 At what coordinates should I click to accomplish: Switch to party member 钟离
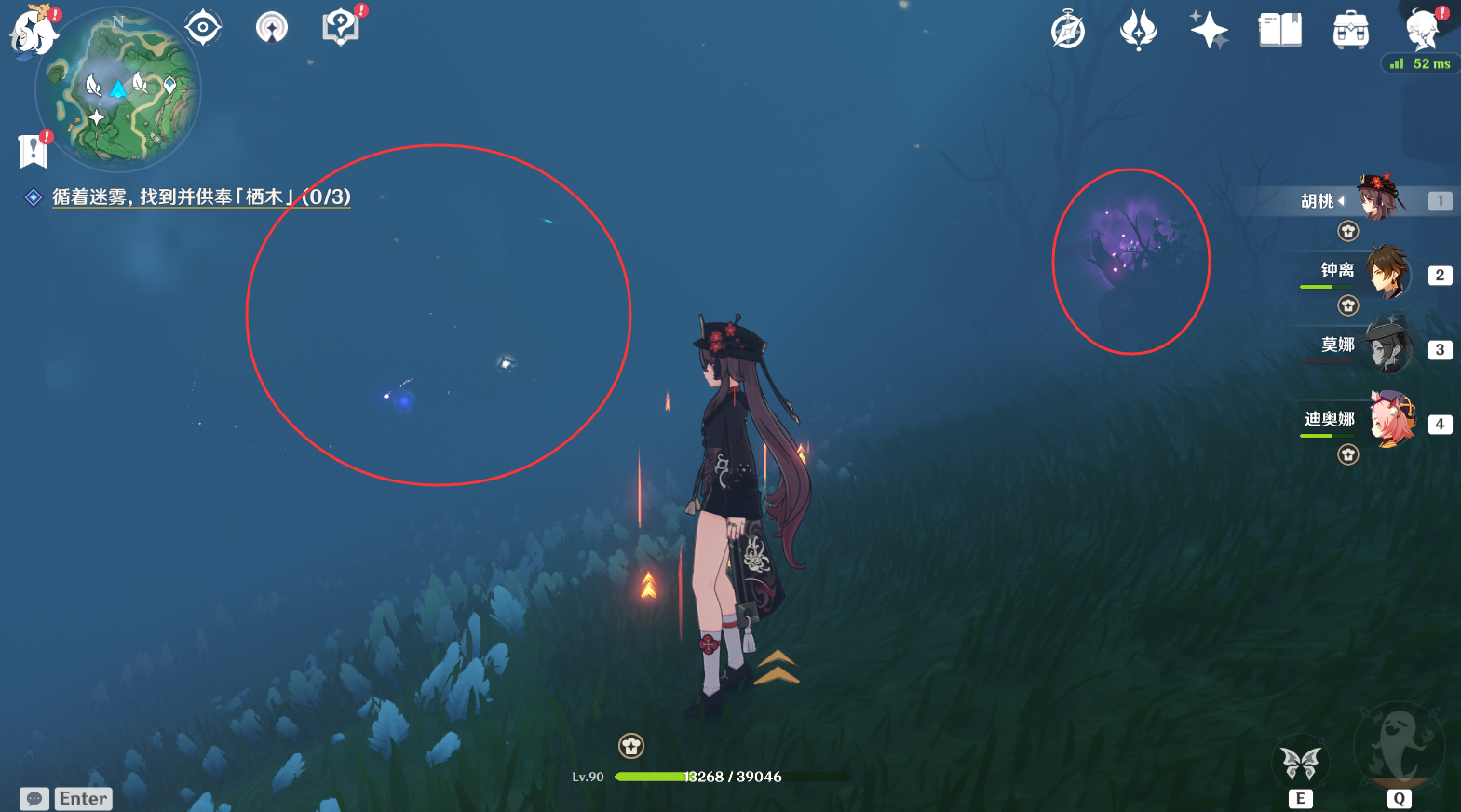[1387, 273]
